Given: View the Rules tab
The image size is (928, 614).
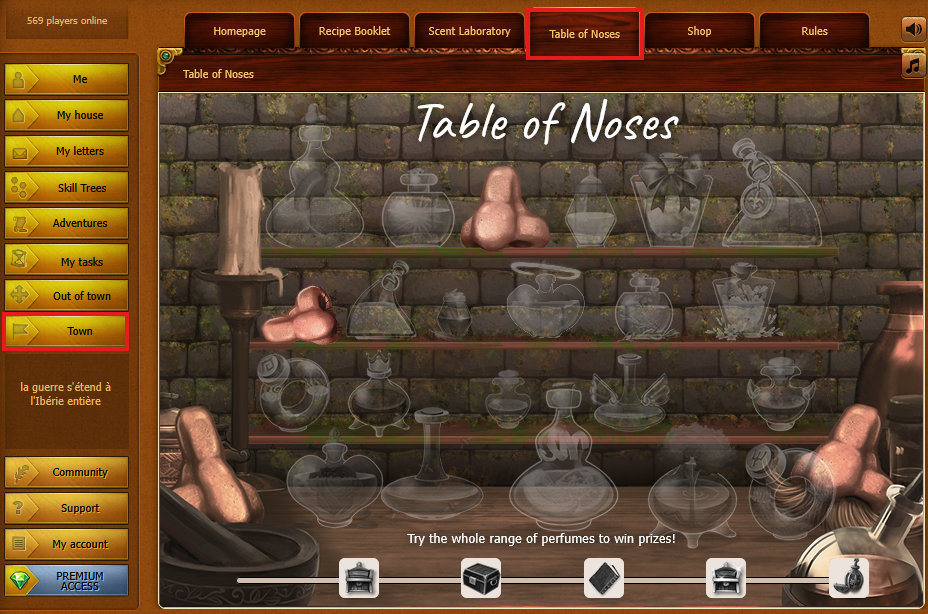Looking at the screenshot, I should 814,31.
